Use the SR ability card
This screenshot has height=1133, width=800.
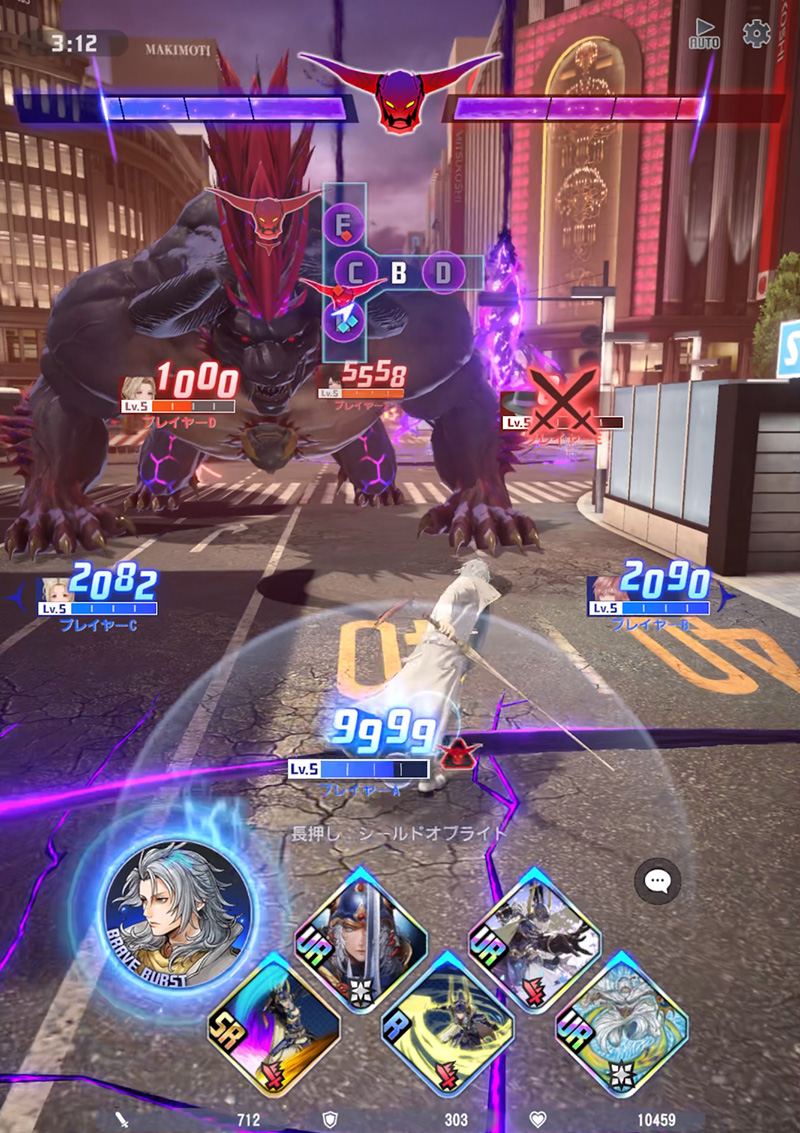pos(273,1021)
